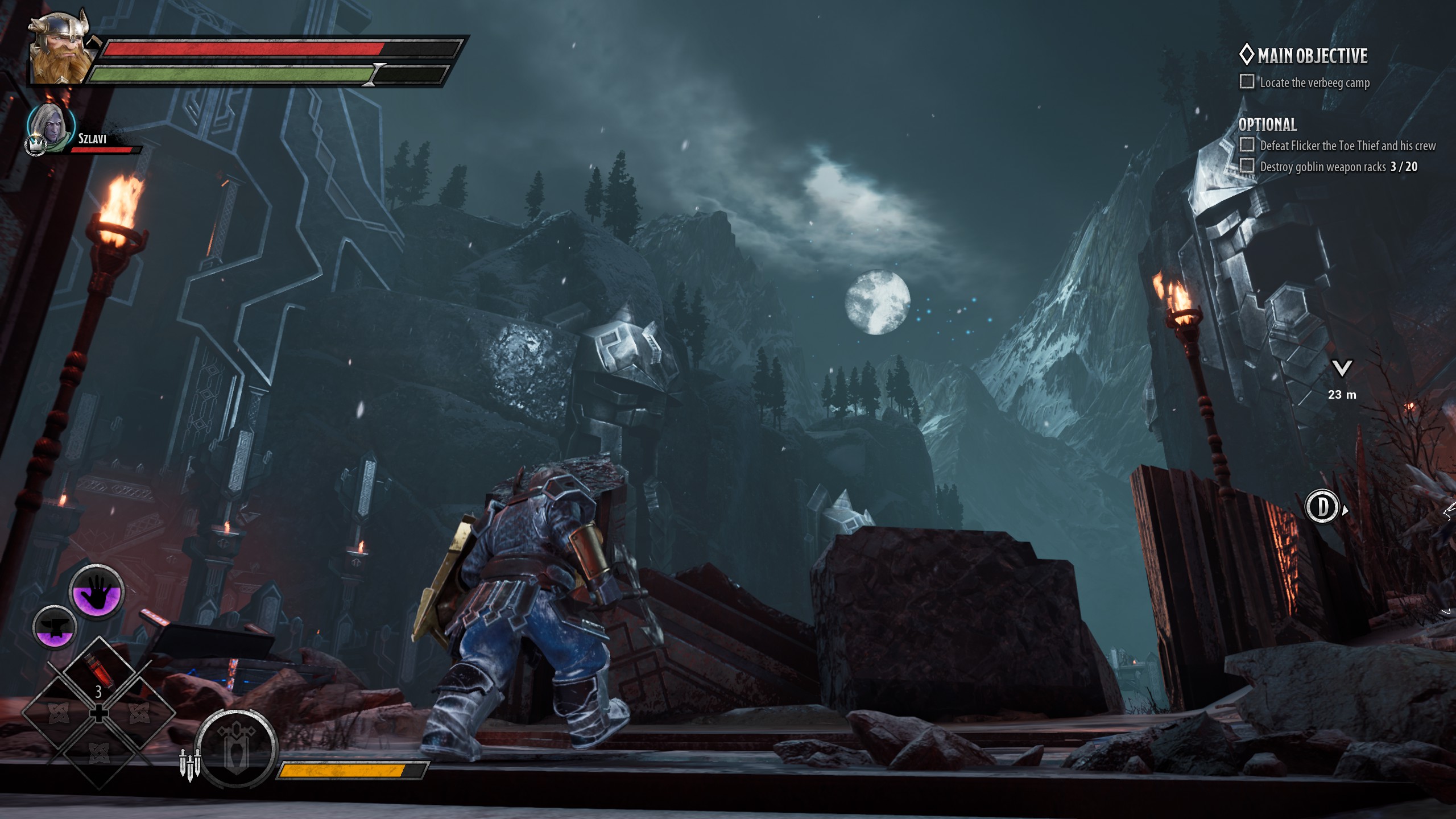The height and width of the screenshot is (819, 1456).
Task: Trigger the ultimate ability circle icon
Action: 236,749
